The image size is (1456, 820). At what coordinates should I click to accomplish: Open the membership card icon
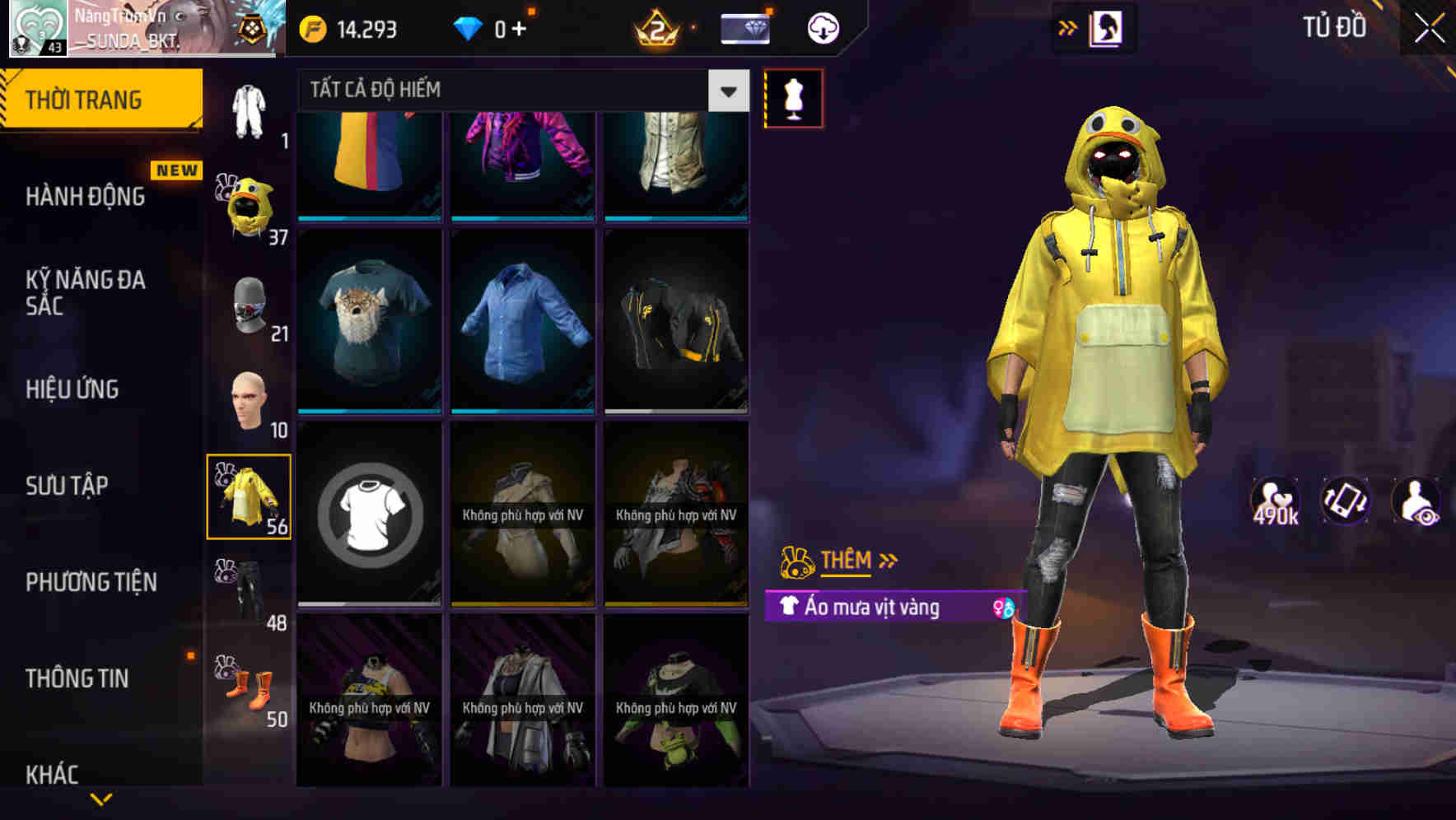(x=744, y=27)
